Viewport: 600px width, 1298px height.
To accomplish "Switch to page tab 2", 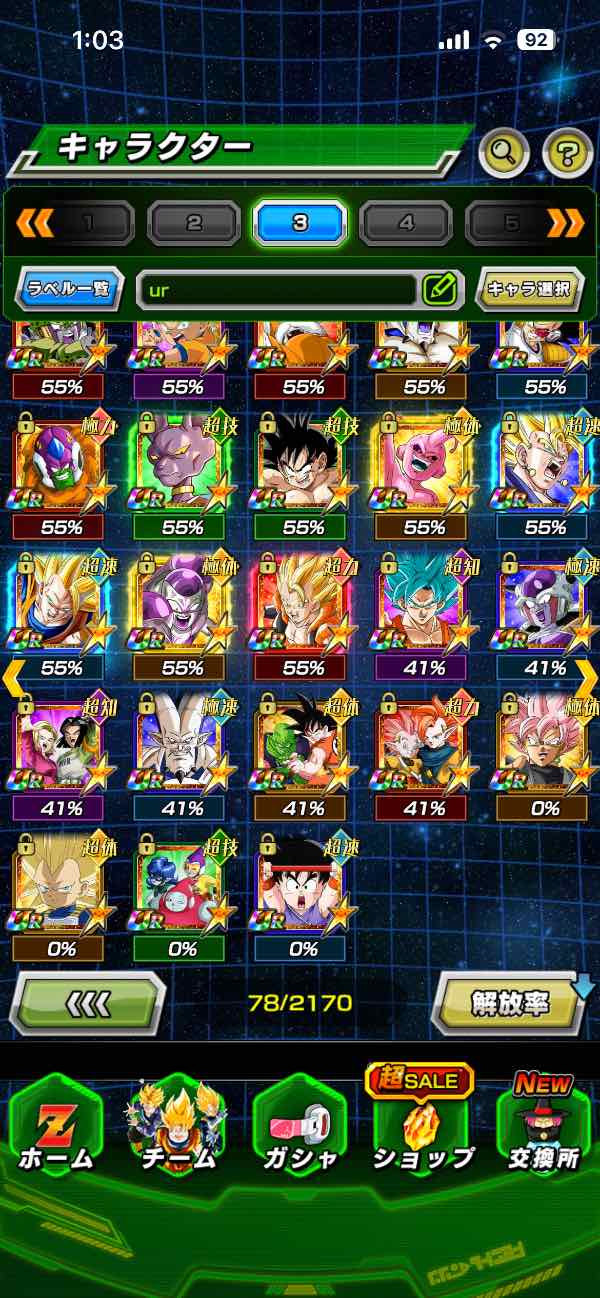I will (194, 223).
